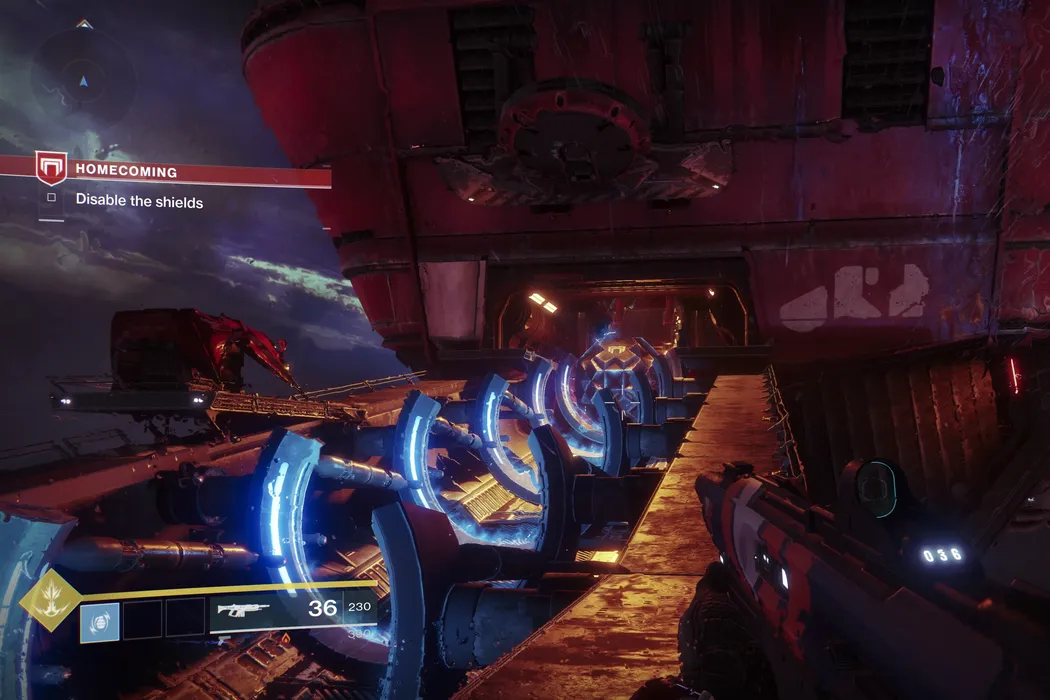Activate the golden diamond super icon
This screenshot has height=700, width=1050.
(50, 602)
